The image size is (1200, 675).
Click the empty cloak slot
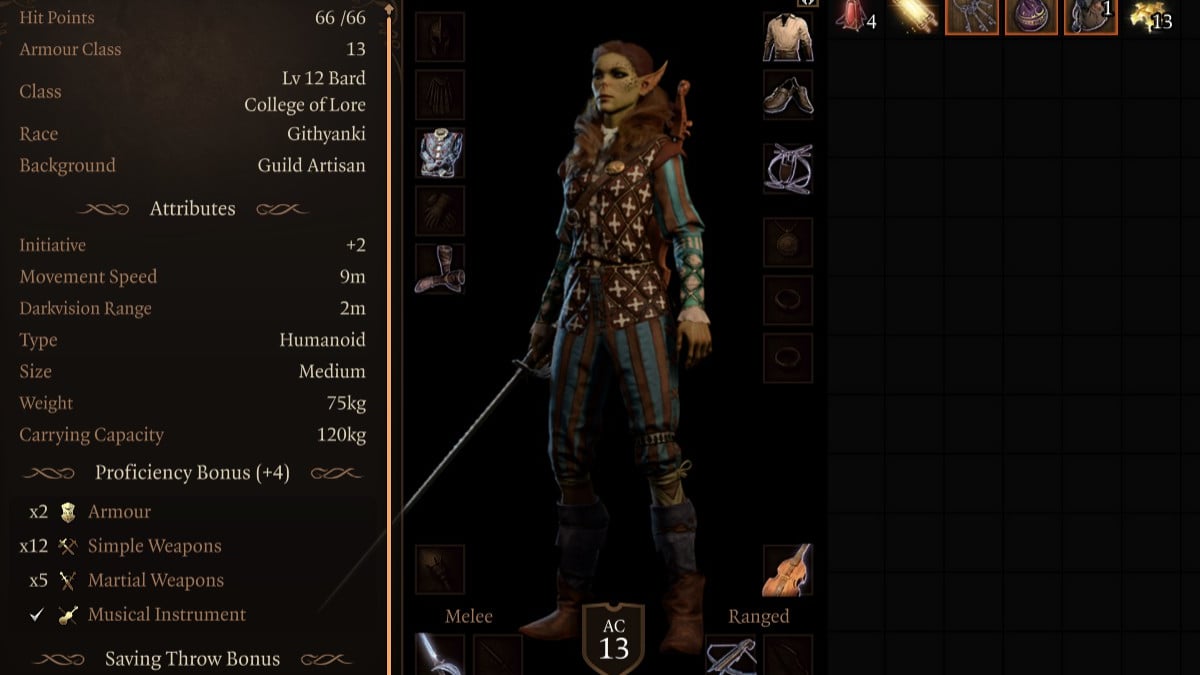439,95
